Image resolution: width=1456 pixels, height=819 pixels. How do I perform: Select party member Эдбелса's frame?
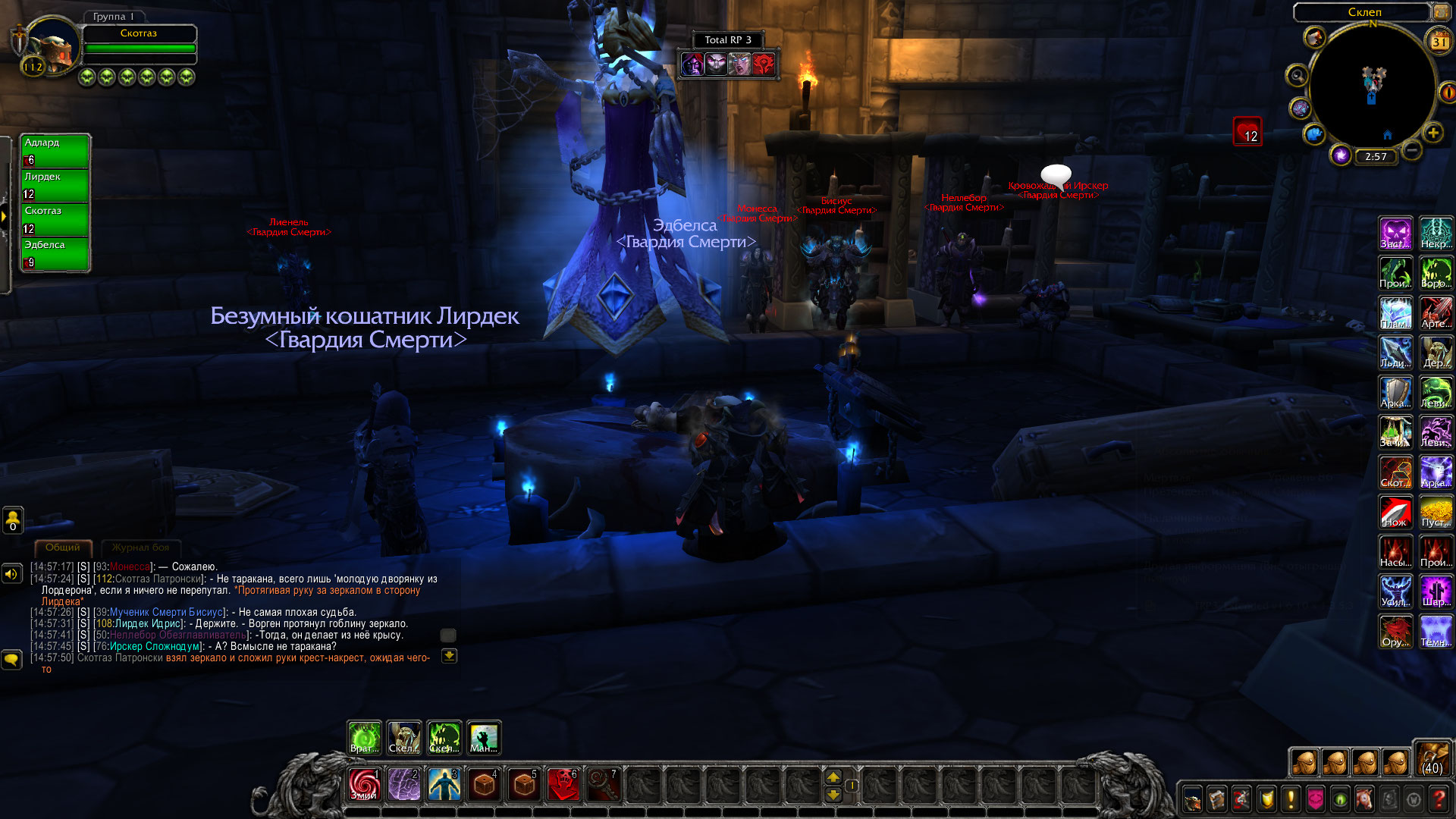point(55,254)
